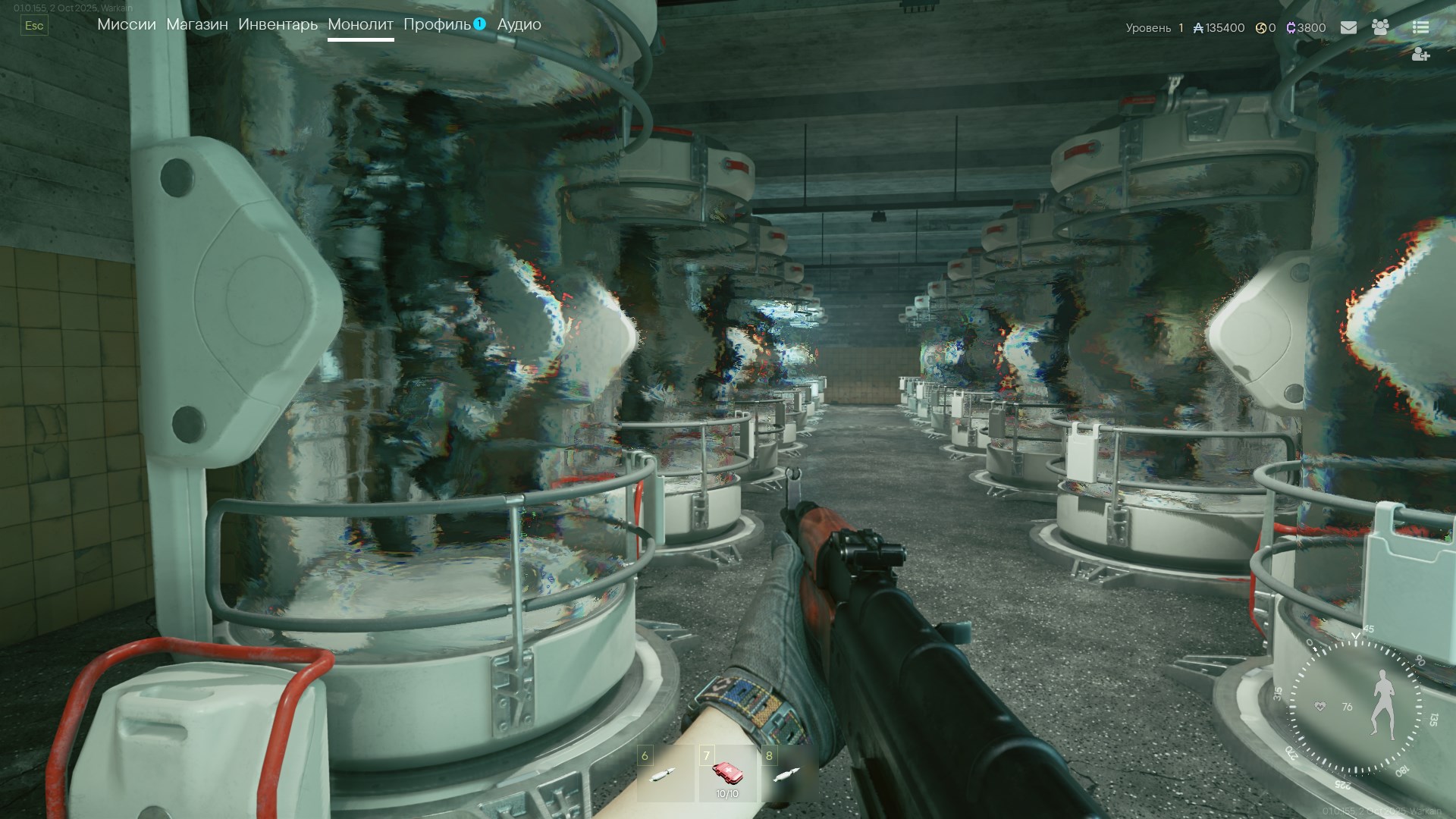Viewport: 1456px width, 819px height.
Task: Click the circular compass dial
Action: [x=1355, y=707]
